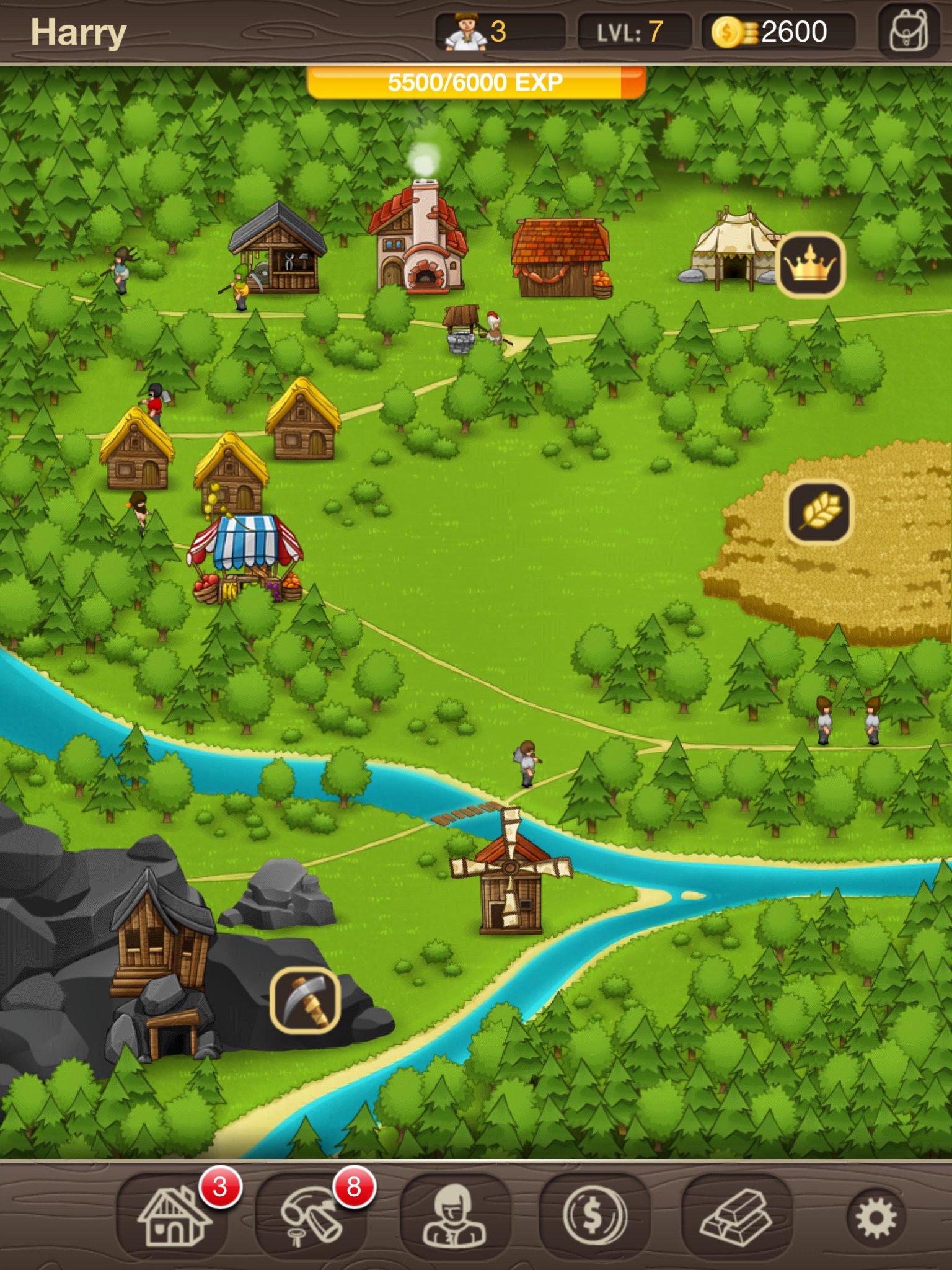This screenshot has height=1270, width=952.
Task: Open the pickaxe mine icon
Action: 305,1000
